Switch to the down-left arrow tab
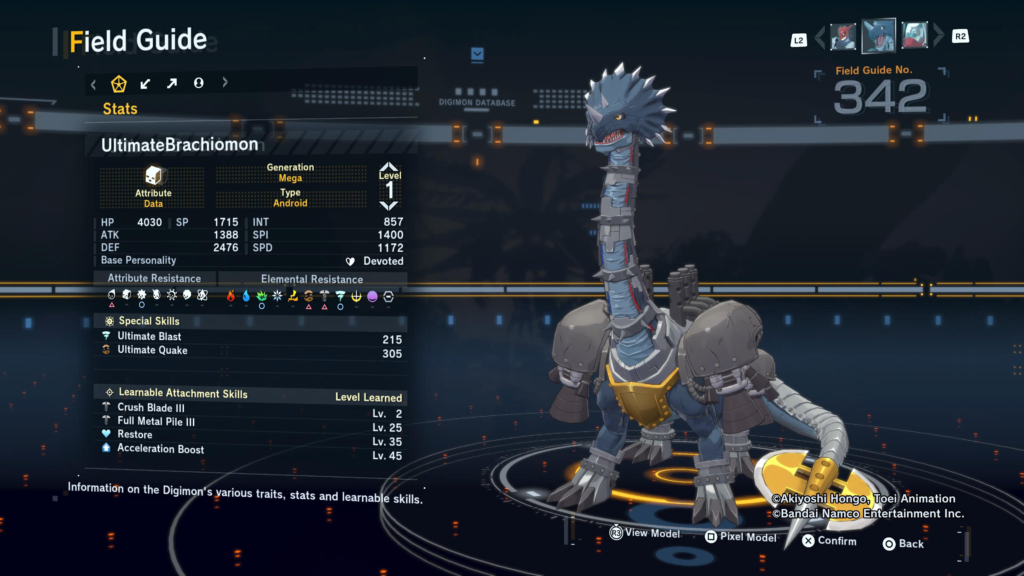This screenshot has width=1024, height=576. coord(146,83)
